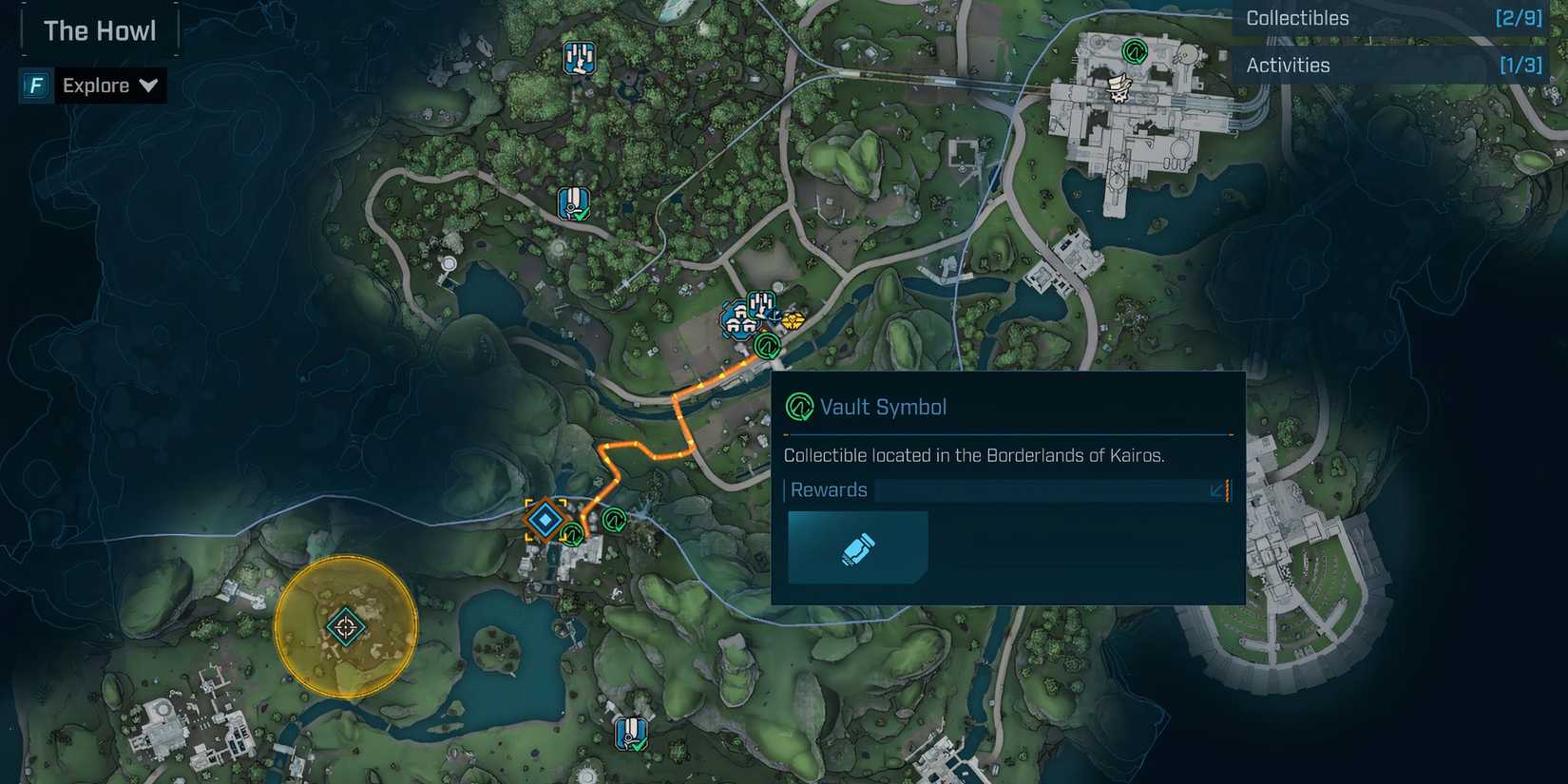Select the hand-shaped fast travel icon at top
The width and height of the screenshot is (1568, 784).
coord(580,57)
